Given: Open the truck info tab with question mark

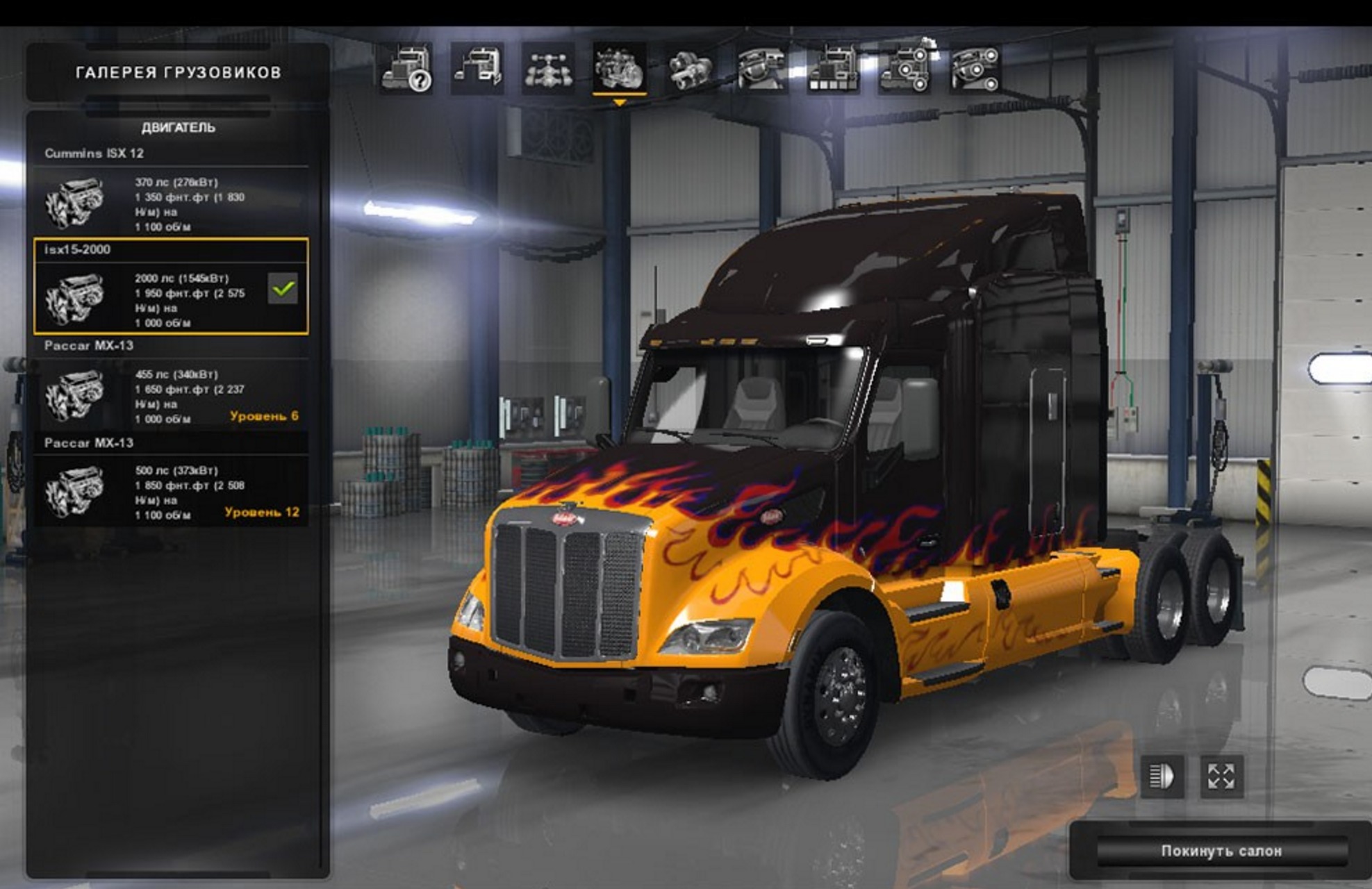Looking at the screenshot, I should [407, 69].
